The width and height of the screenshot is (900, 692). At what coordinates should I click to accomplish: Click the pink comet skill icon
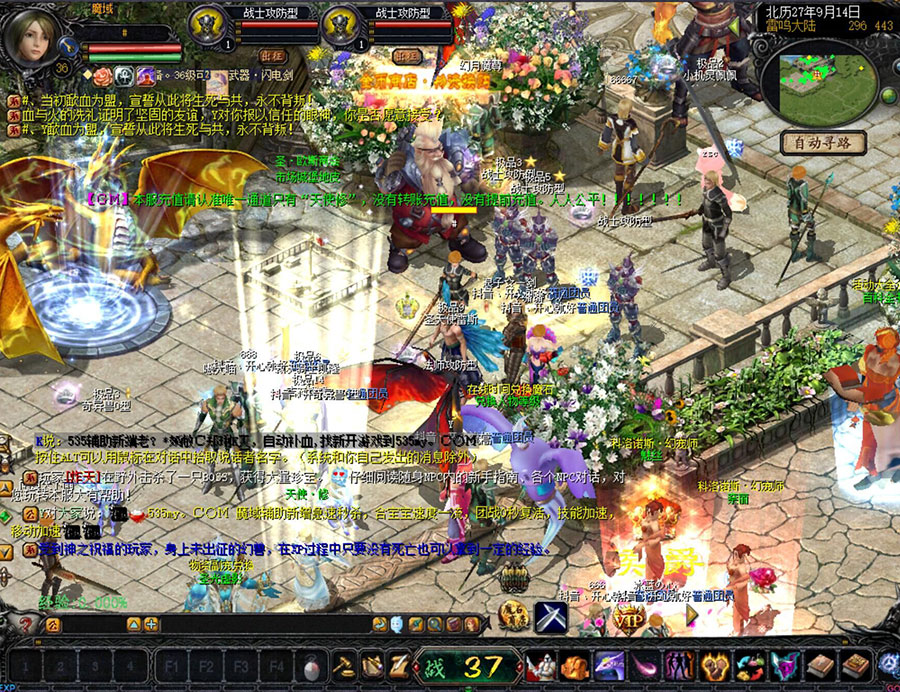coord(645,665)
